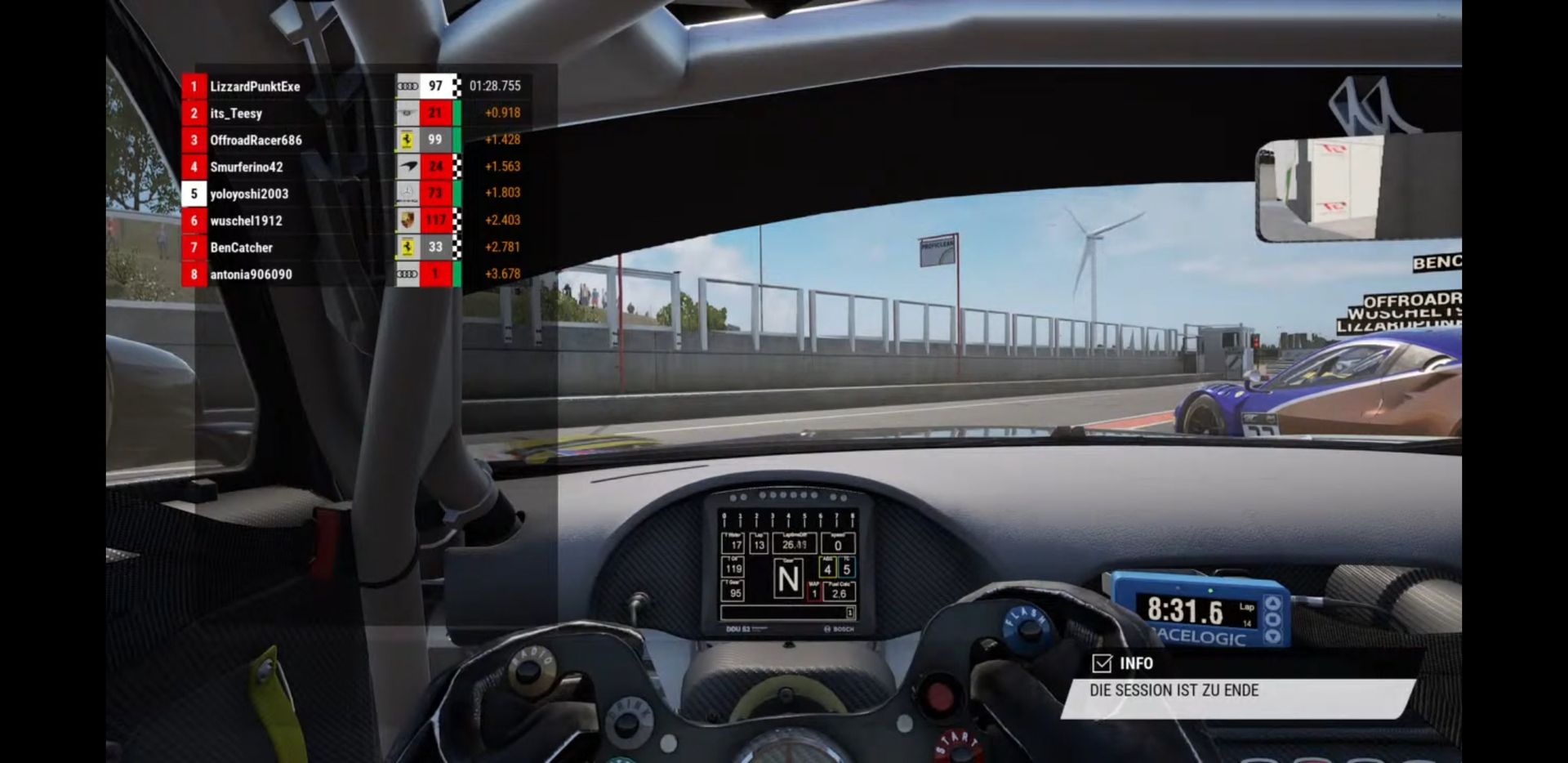Choose the its_Teesy leaderboard row
Image resolution: width=1568 pixels, height=763 pixels.
[236, 114]
